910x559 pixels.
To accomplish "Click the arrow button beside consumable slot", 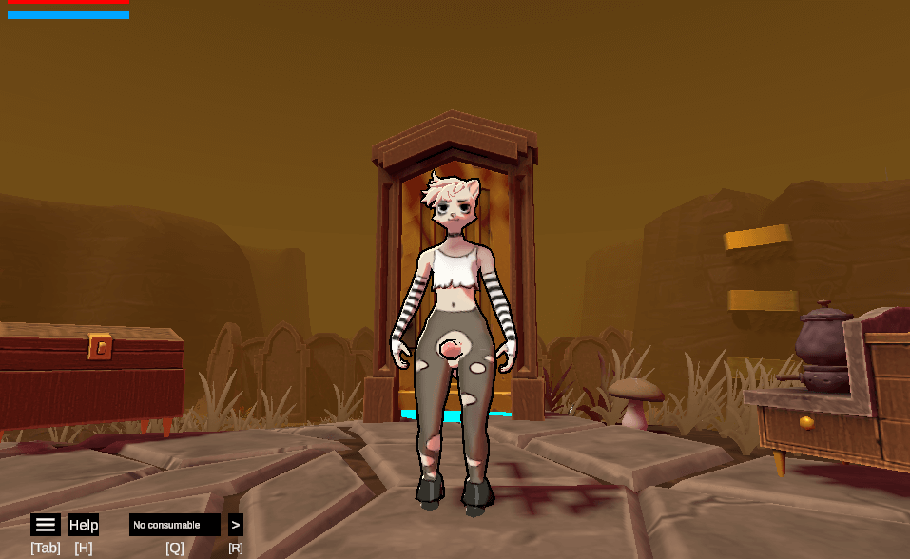I will pos(235,525).
